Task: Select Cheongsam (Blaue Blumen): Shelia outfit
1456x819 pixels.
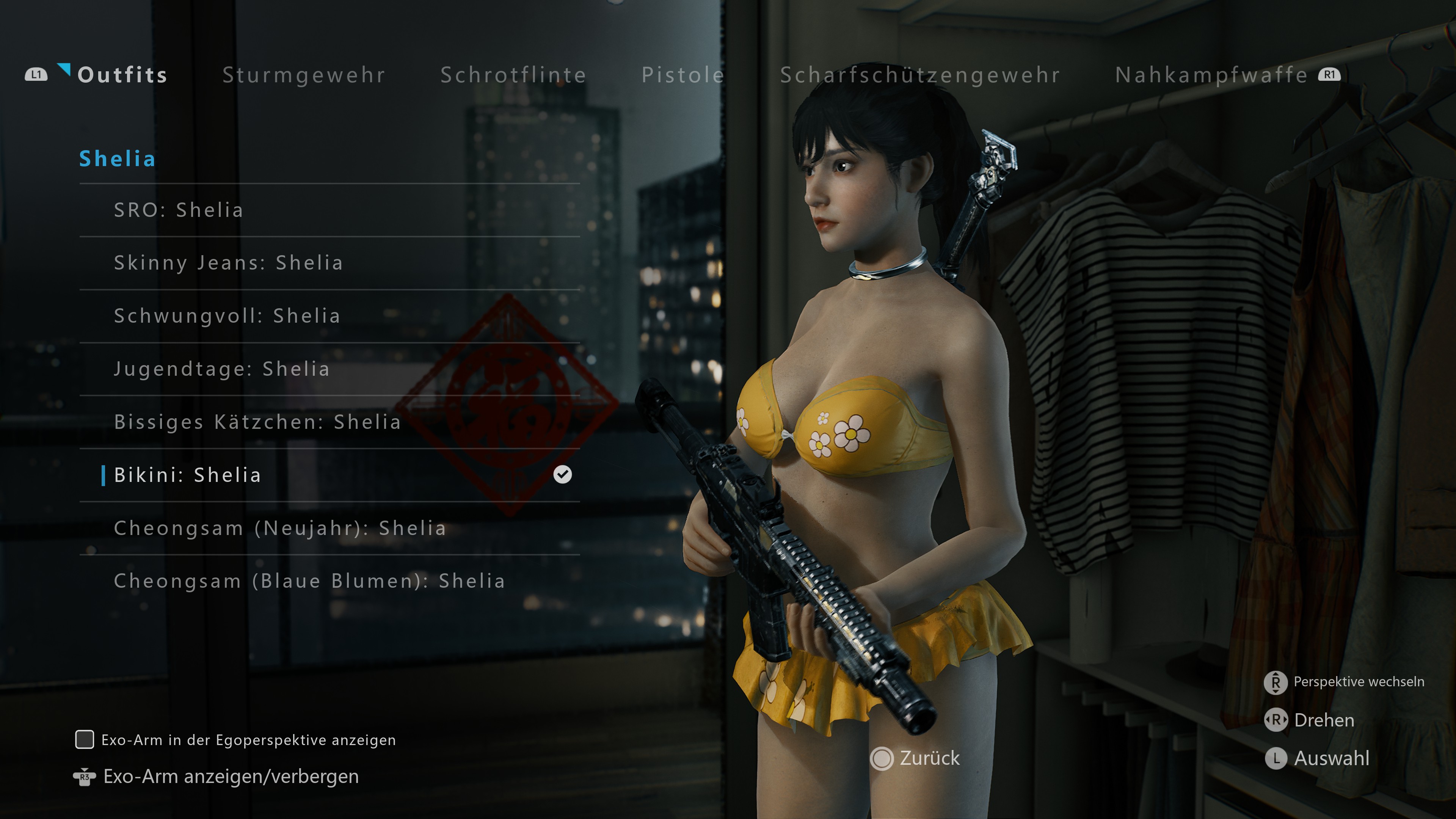Action: [309, 581]
